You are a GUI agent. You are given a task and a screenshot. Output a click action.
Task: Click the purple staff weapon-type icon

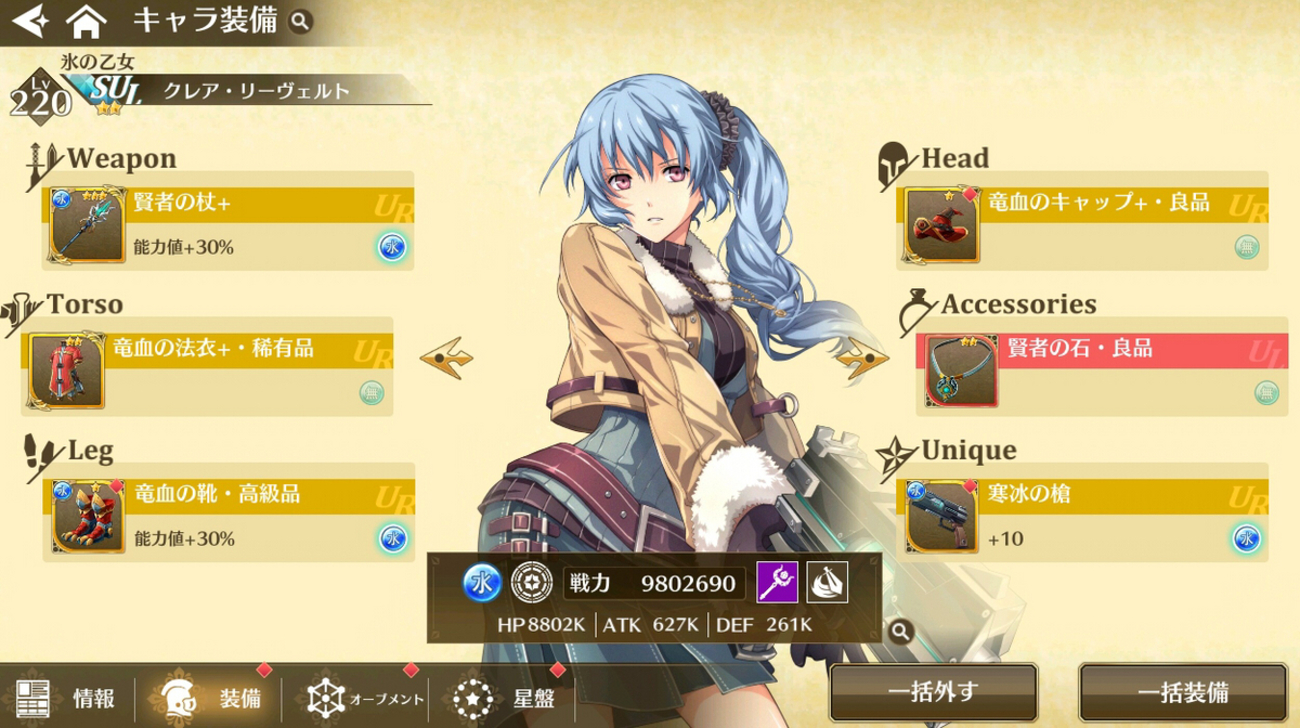click(777, 582)
